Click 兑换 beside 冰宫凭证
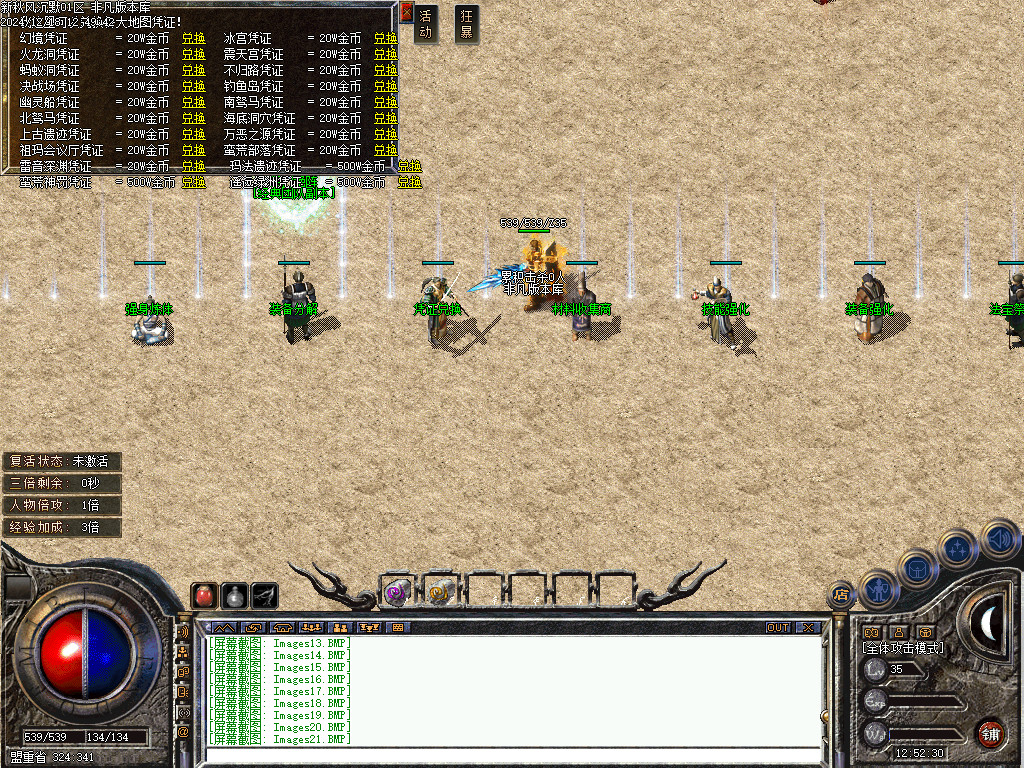The image size is (1024, 768). click(x=385, y=39)
